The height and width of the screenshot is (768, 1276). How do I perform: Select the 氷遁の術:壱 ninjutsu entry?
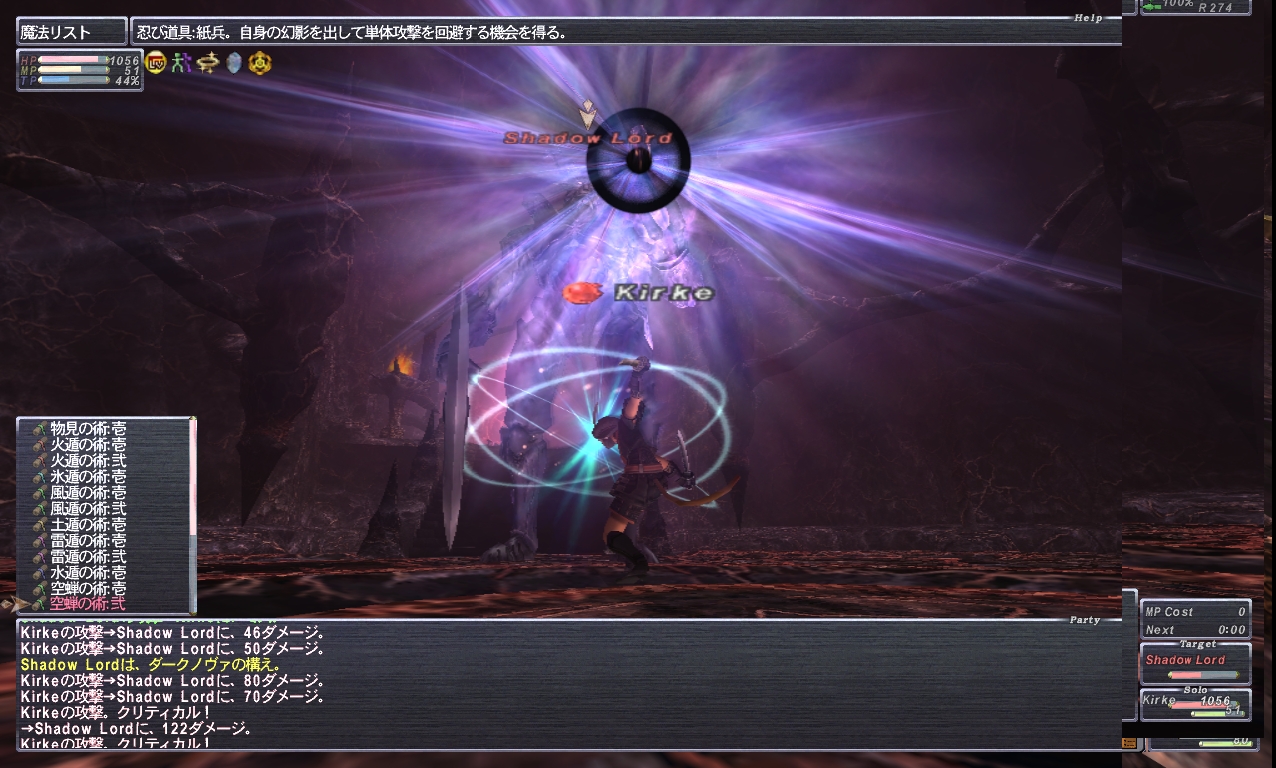[88, 477]
